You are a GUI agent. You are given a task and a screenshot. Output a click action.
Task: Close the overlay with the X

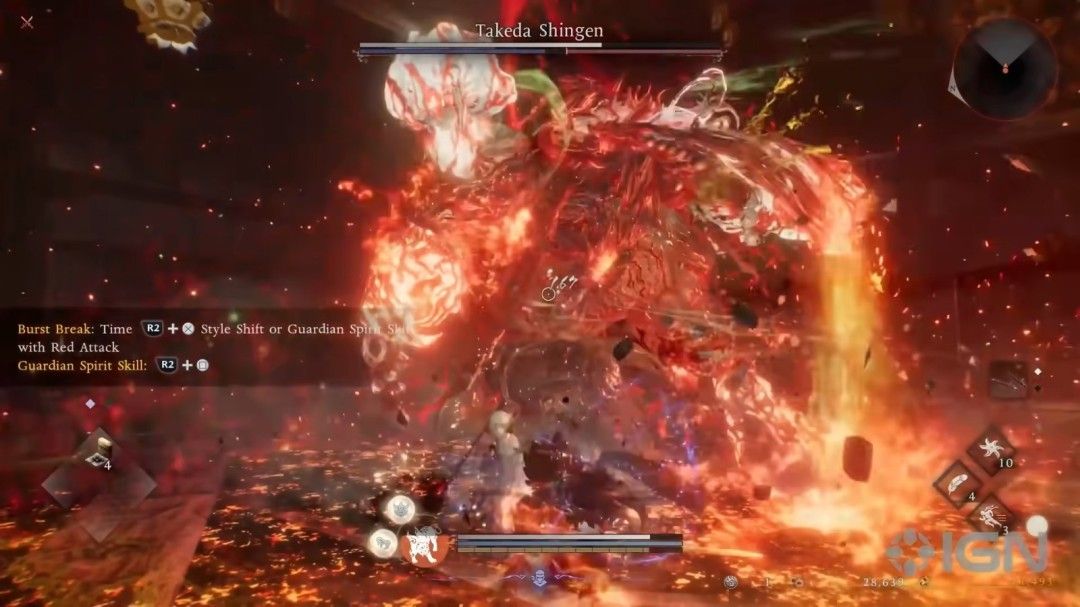27,22
